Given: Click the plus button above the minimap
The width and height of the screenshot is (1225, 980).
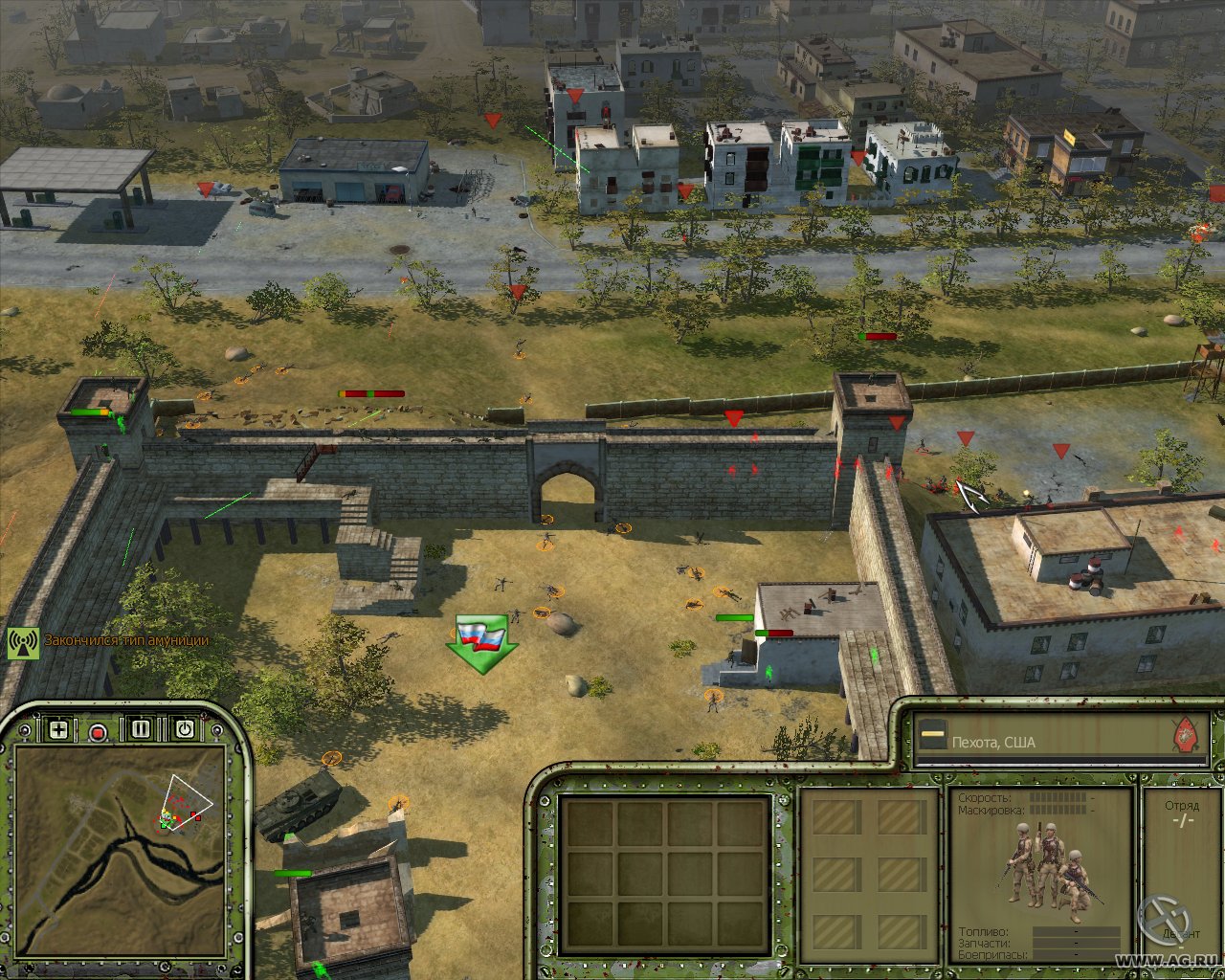Looking at the screenshot, I should pos(58,730).
